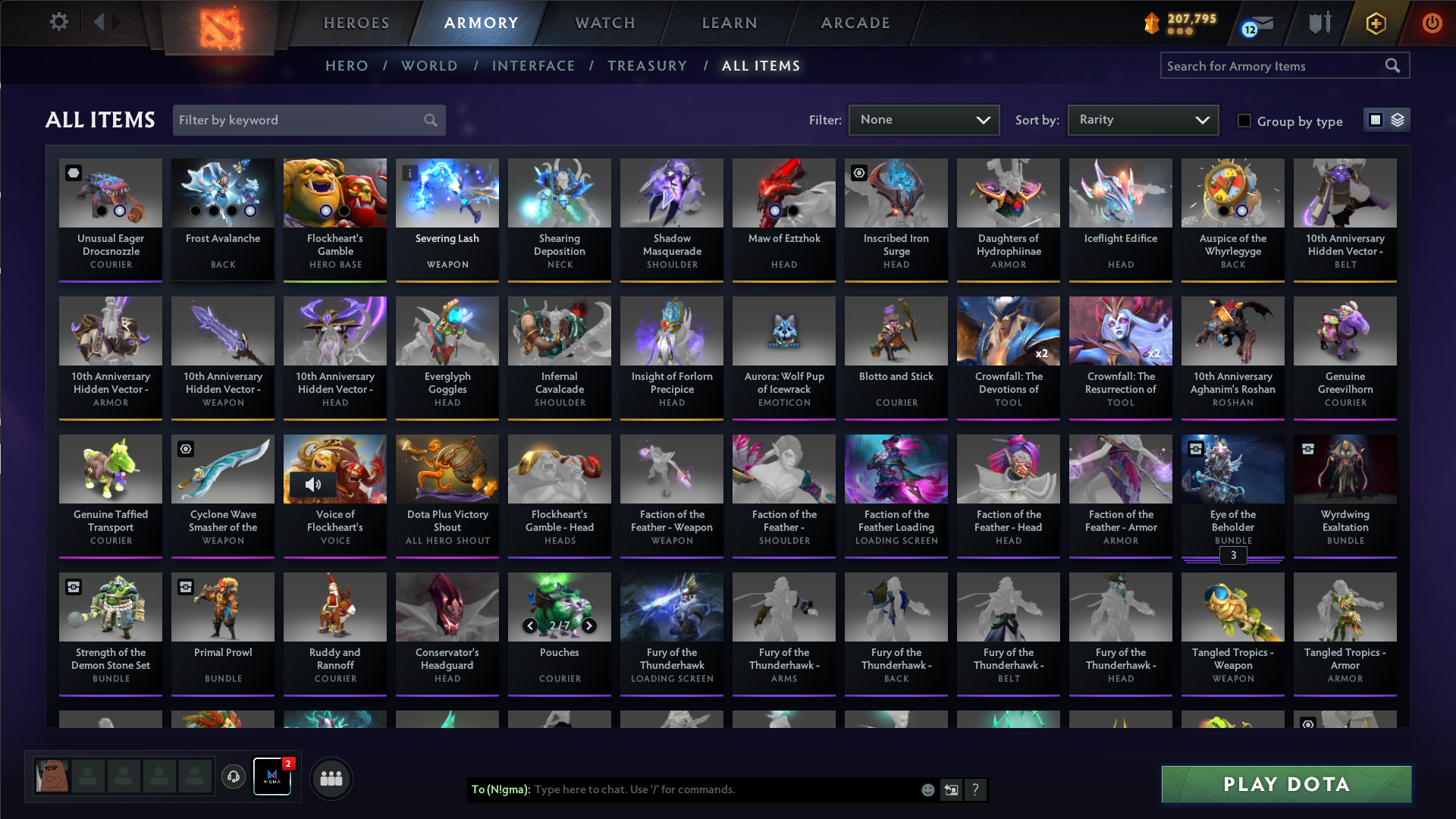Screen dimensions: 1456x819
Task: Enable the Group by type checkbox
Action: pyautogui.click(x=1244, y=121)
